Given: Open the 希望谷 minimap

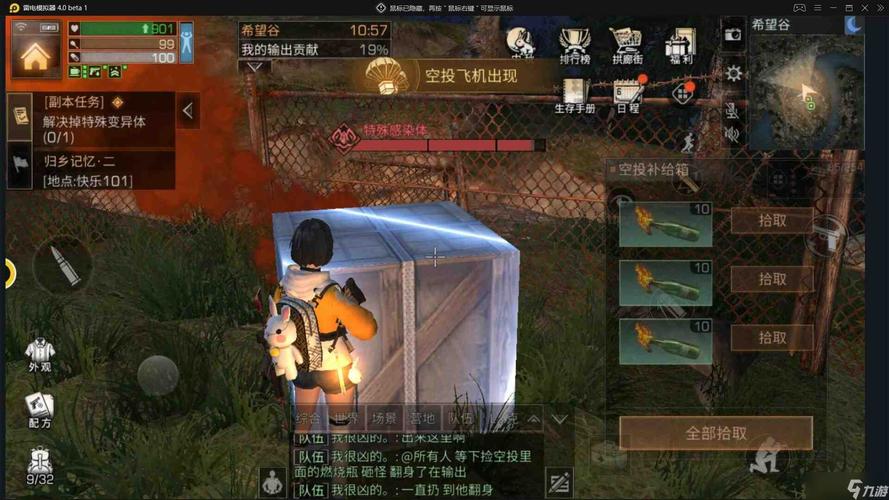Looking at the screenshot, I should pyautogui.click(x=806, y=83).
